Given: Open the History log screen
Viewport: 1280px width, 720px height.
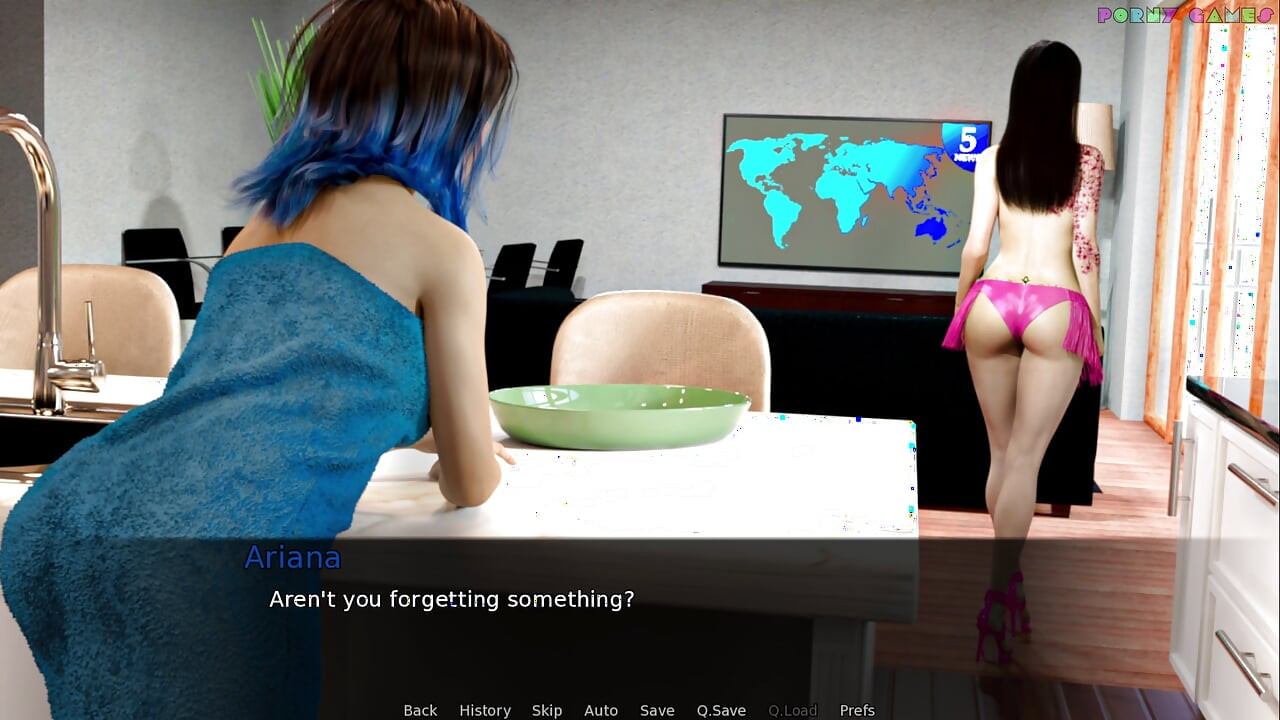Looking at the screenshot, I should [x=485, y=710].
